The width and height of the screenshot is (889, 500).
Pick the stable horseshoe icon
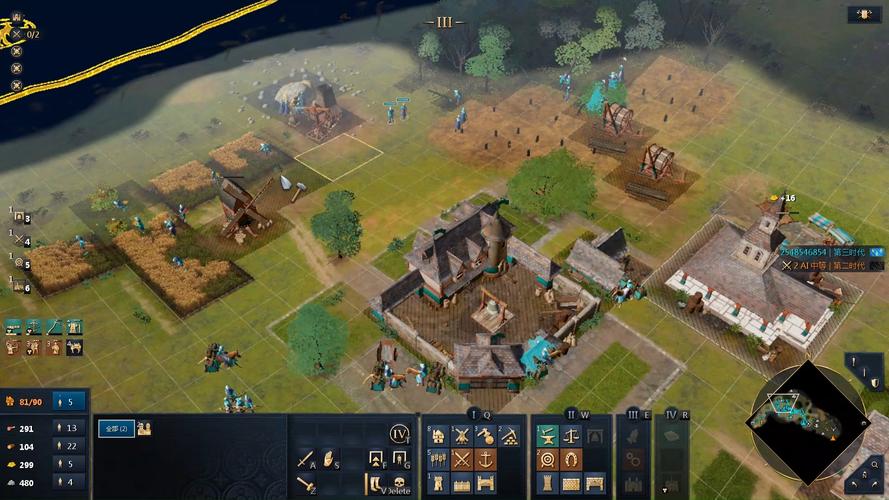point(571,459)
